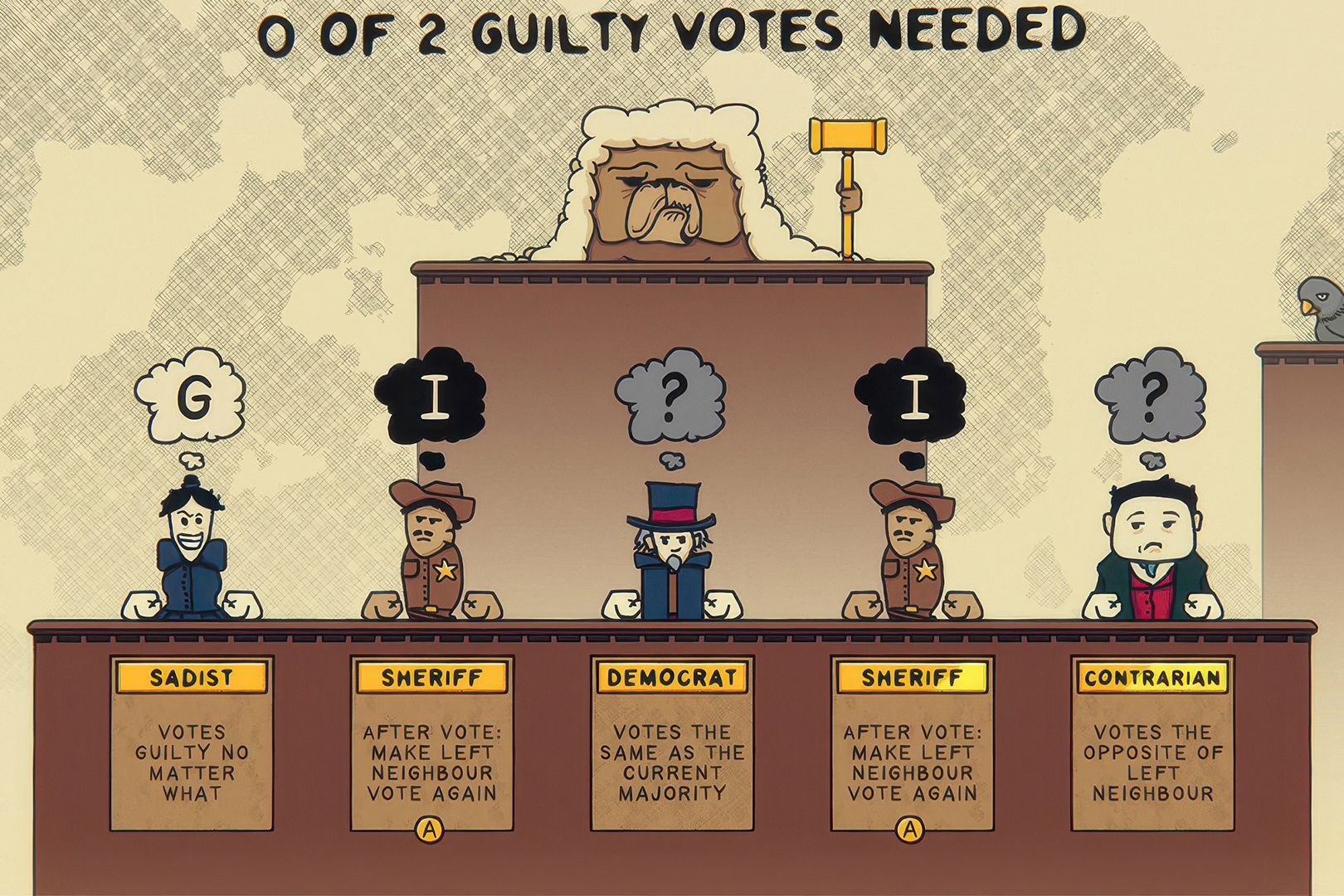Expand the Contrarian's question-mark thought cloud
The image size is (1344, 896).
pos(1153,398)
